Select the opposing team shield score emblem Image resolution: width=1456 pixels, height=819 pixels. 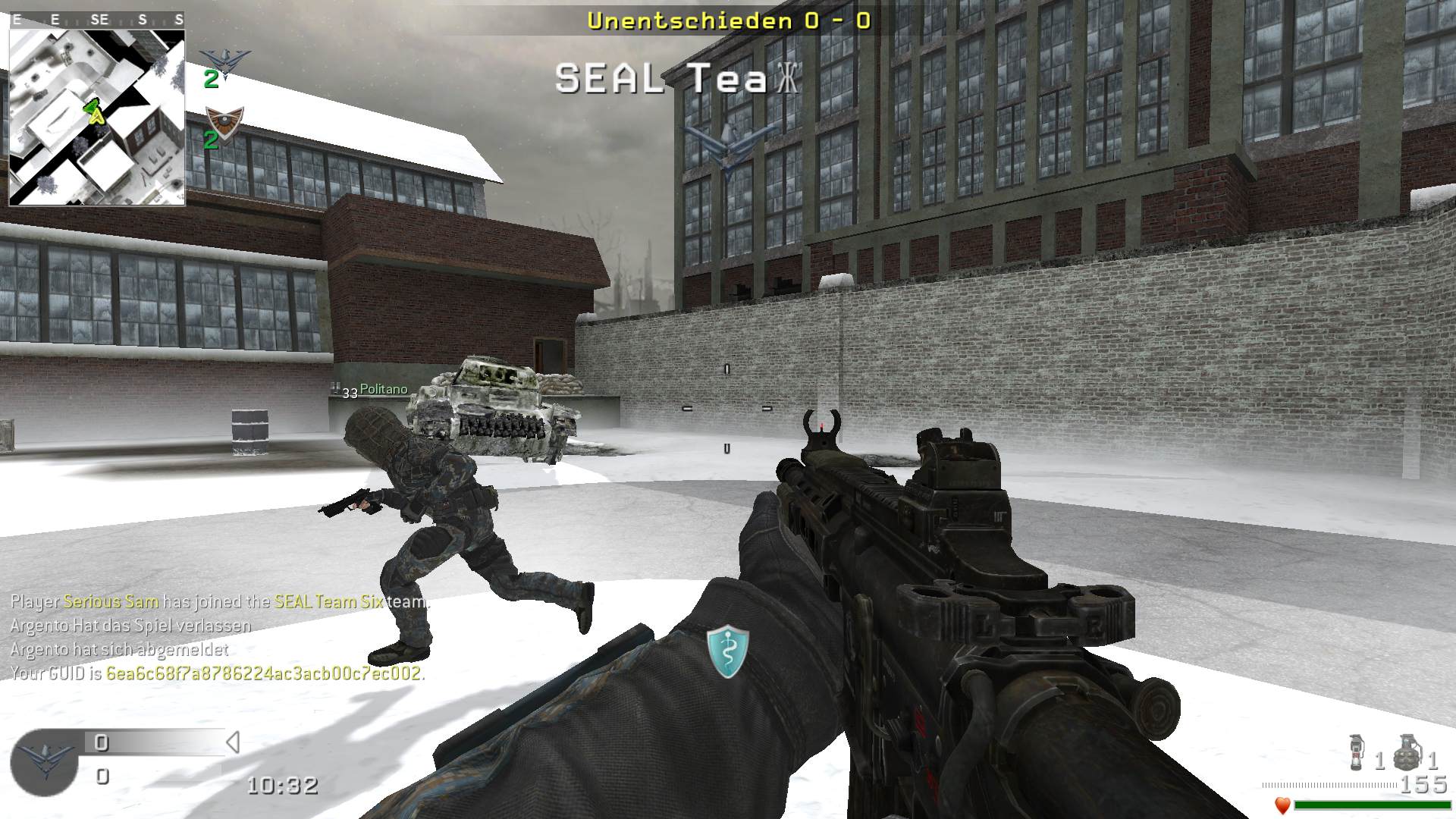pyautogui.click(x=224, y=121)
